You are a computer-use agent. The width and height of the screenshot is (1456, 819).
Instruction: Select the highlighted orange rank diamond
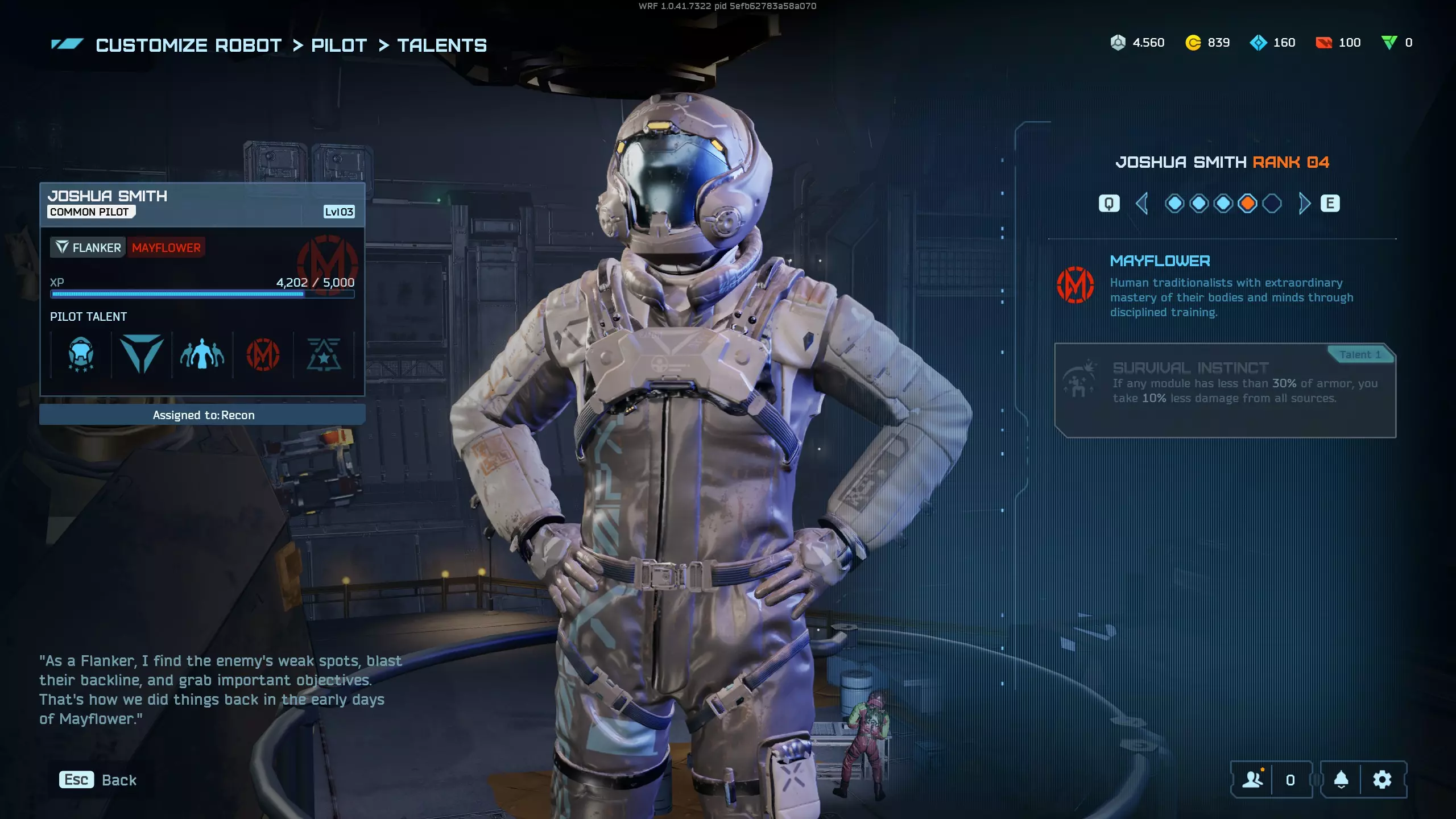1247,204
